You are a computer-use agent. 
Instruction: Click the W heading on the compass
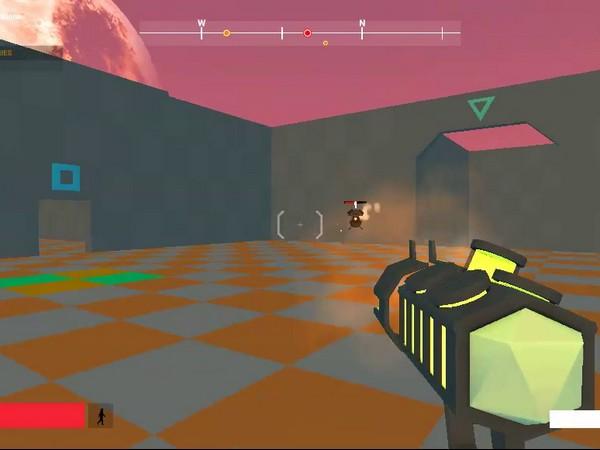click(201, 23)
